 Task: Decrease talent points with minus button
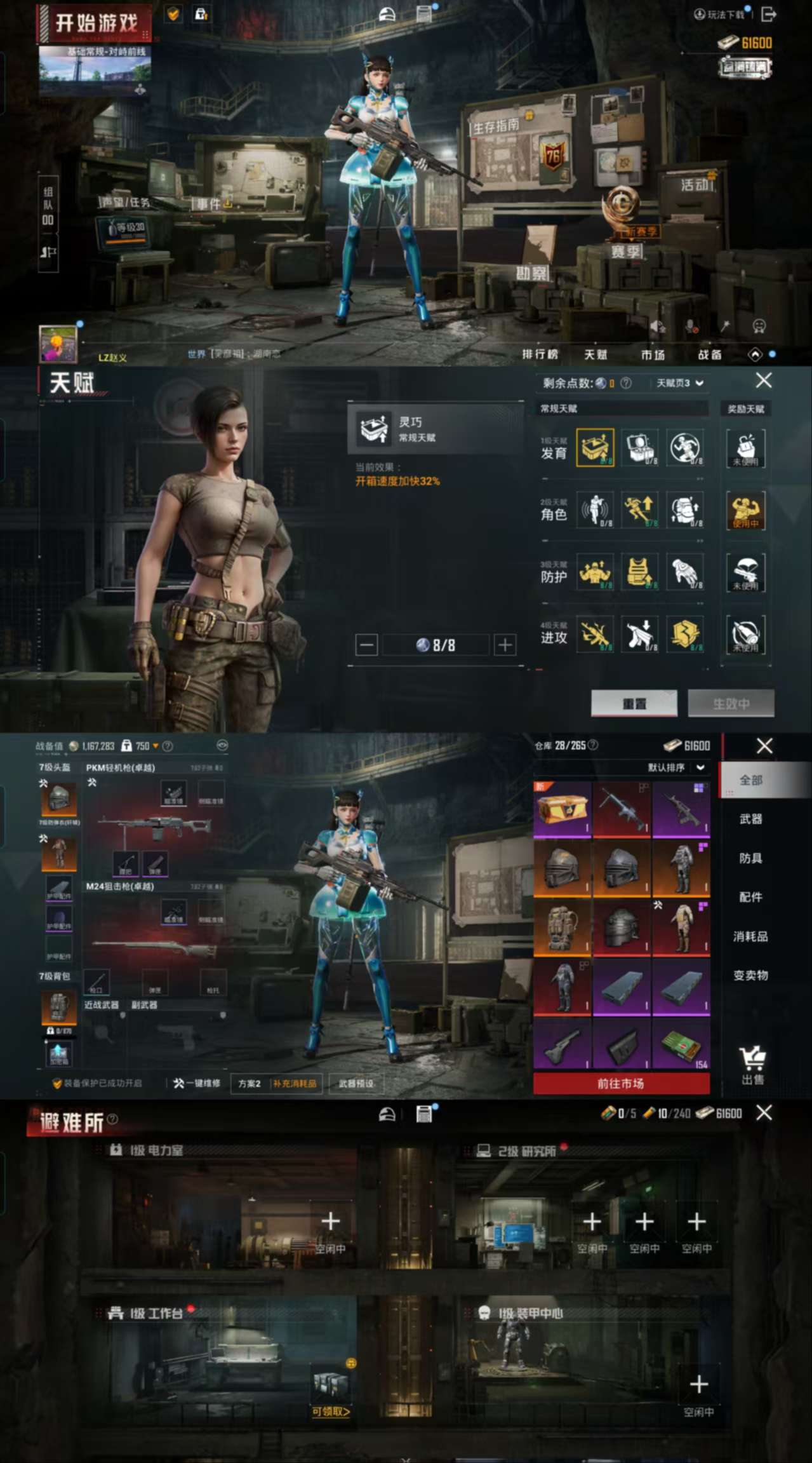pos(366,645)
